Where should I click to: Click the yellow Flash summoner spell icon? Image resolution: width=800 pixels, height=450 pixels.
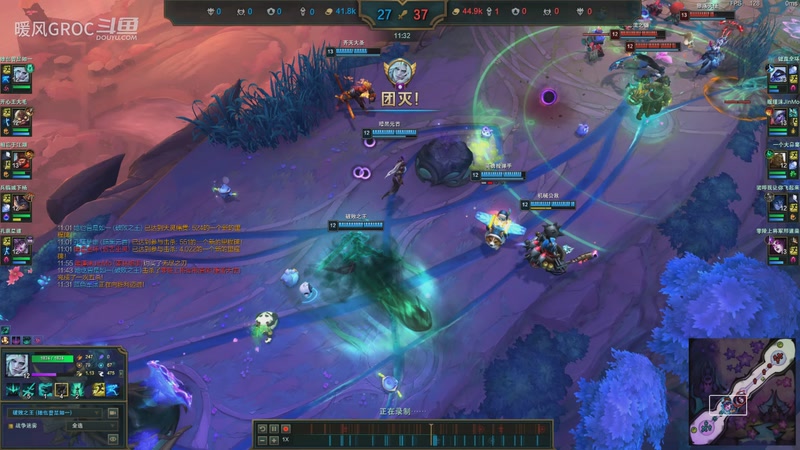point(98,390)
